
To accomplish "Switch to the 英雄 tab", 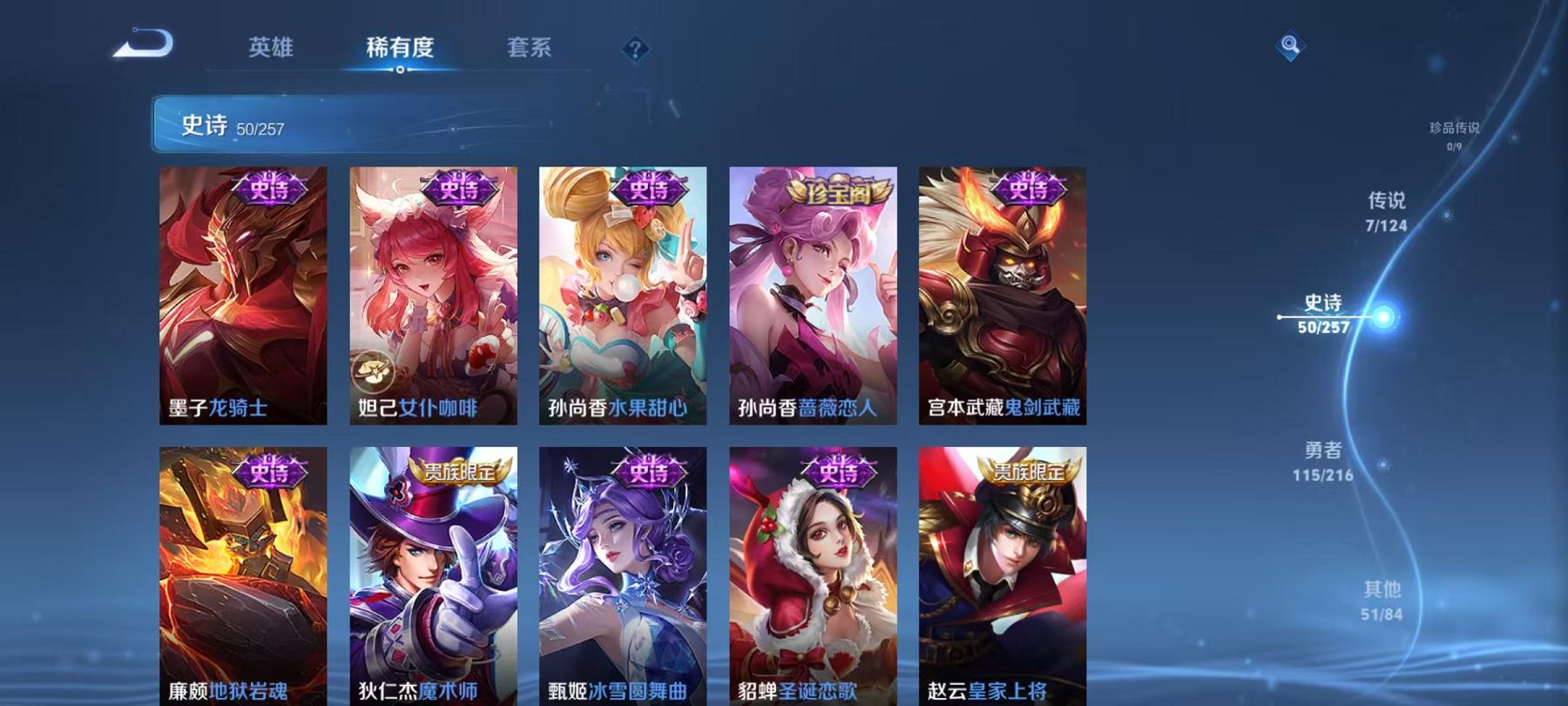I will [272, 50].
